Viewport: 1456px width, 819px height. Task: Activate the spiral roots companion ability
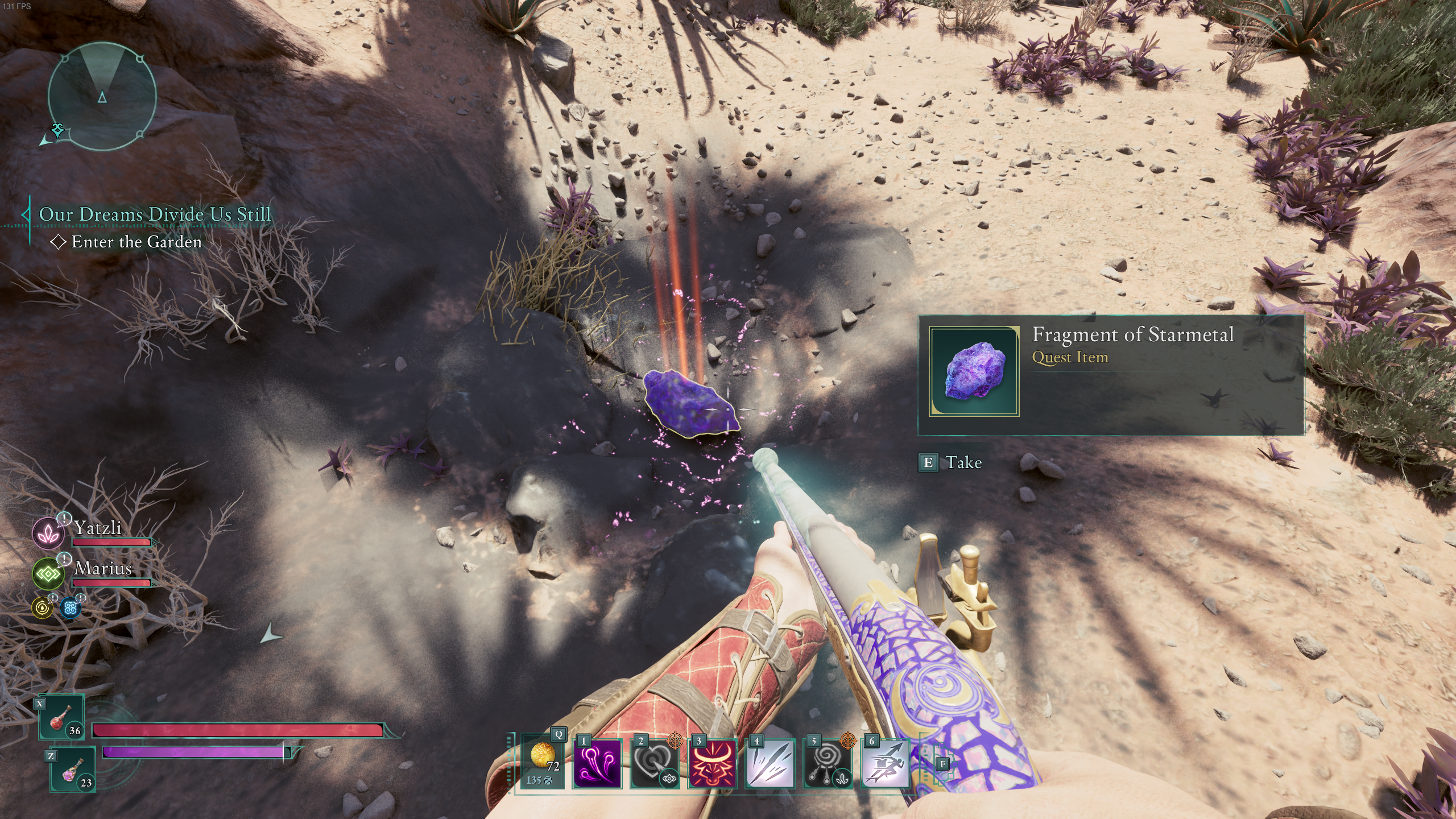tap(828, 764)
